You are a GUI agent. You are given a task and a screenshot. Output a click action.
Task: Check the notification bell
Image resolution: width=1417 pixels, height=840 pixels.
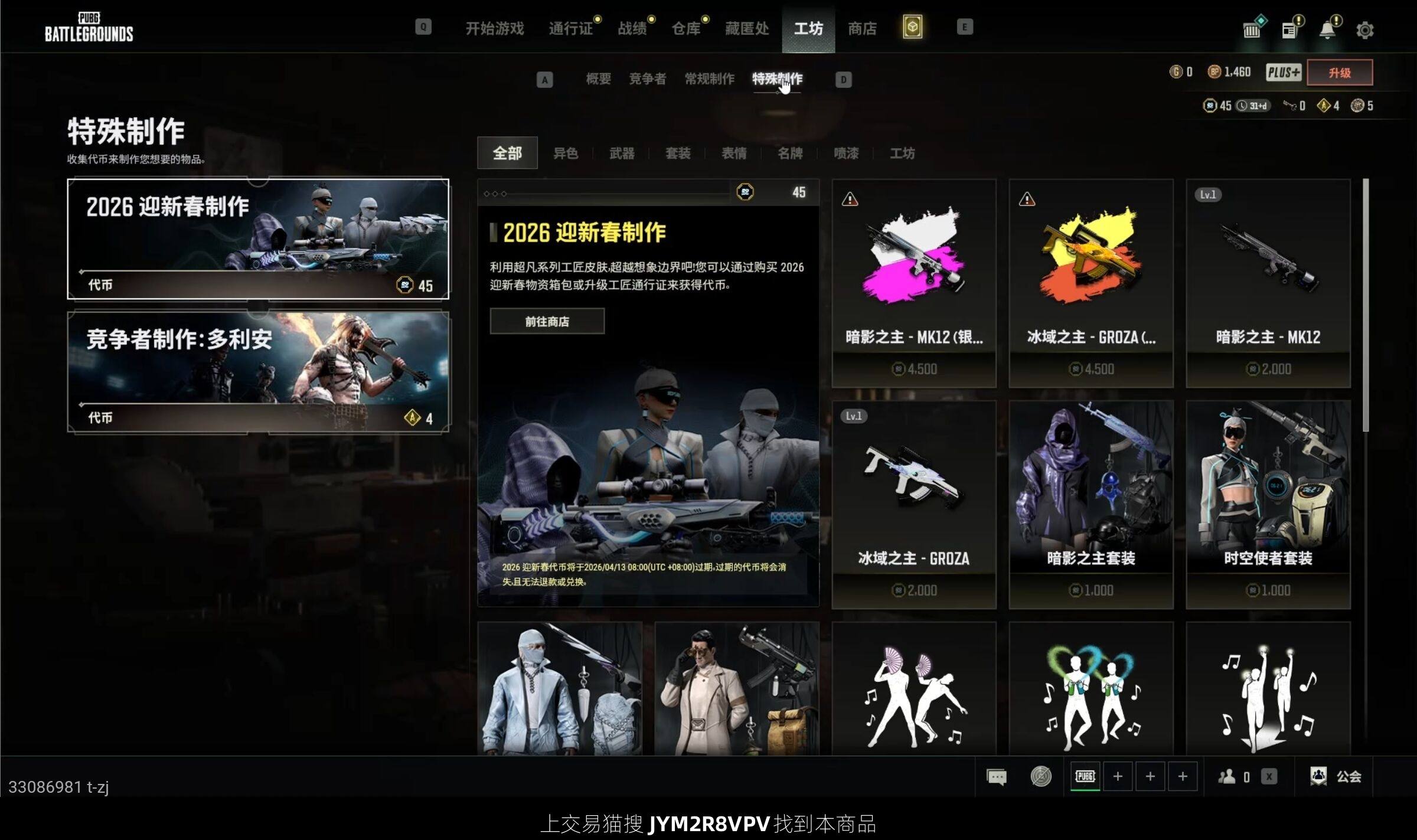pos(1327,30)
